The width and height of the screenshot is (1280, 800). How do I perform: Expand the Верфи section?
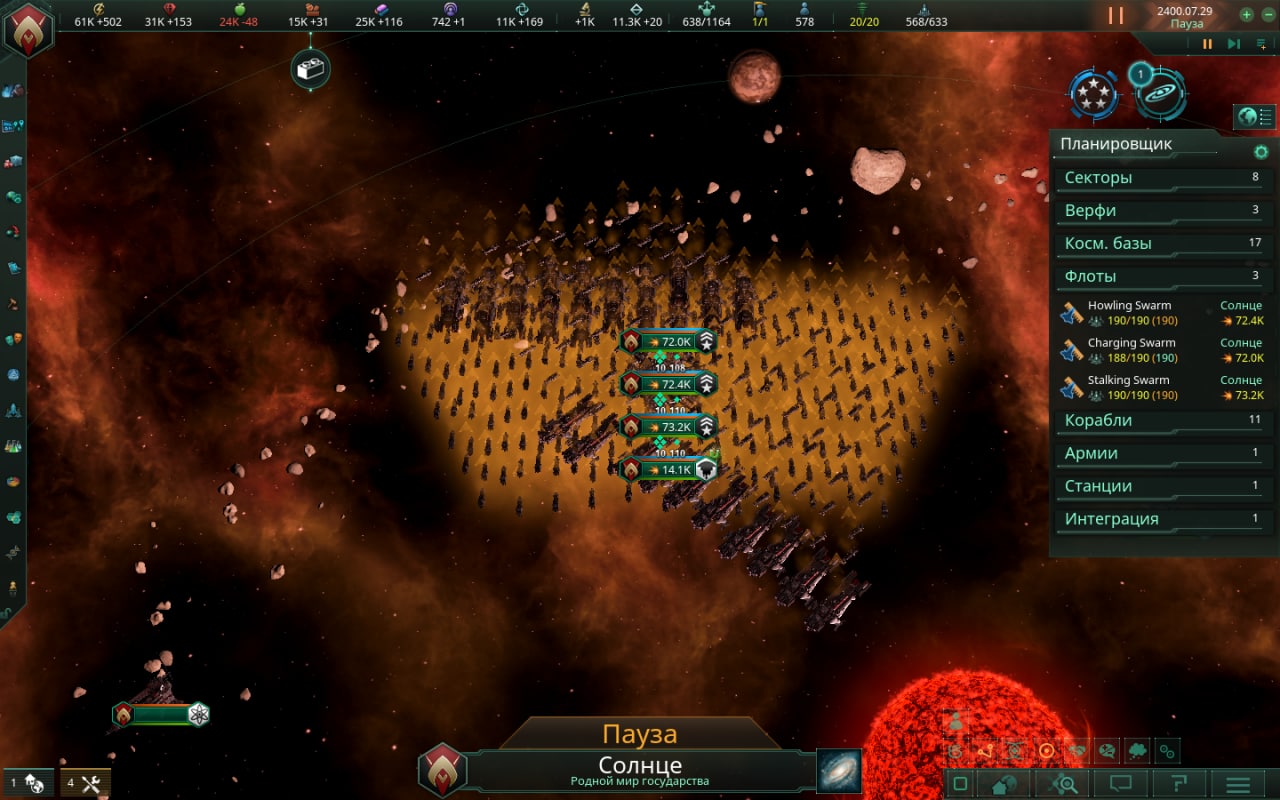pos(1160,211)
